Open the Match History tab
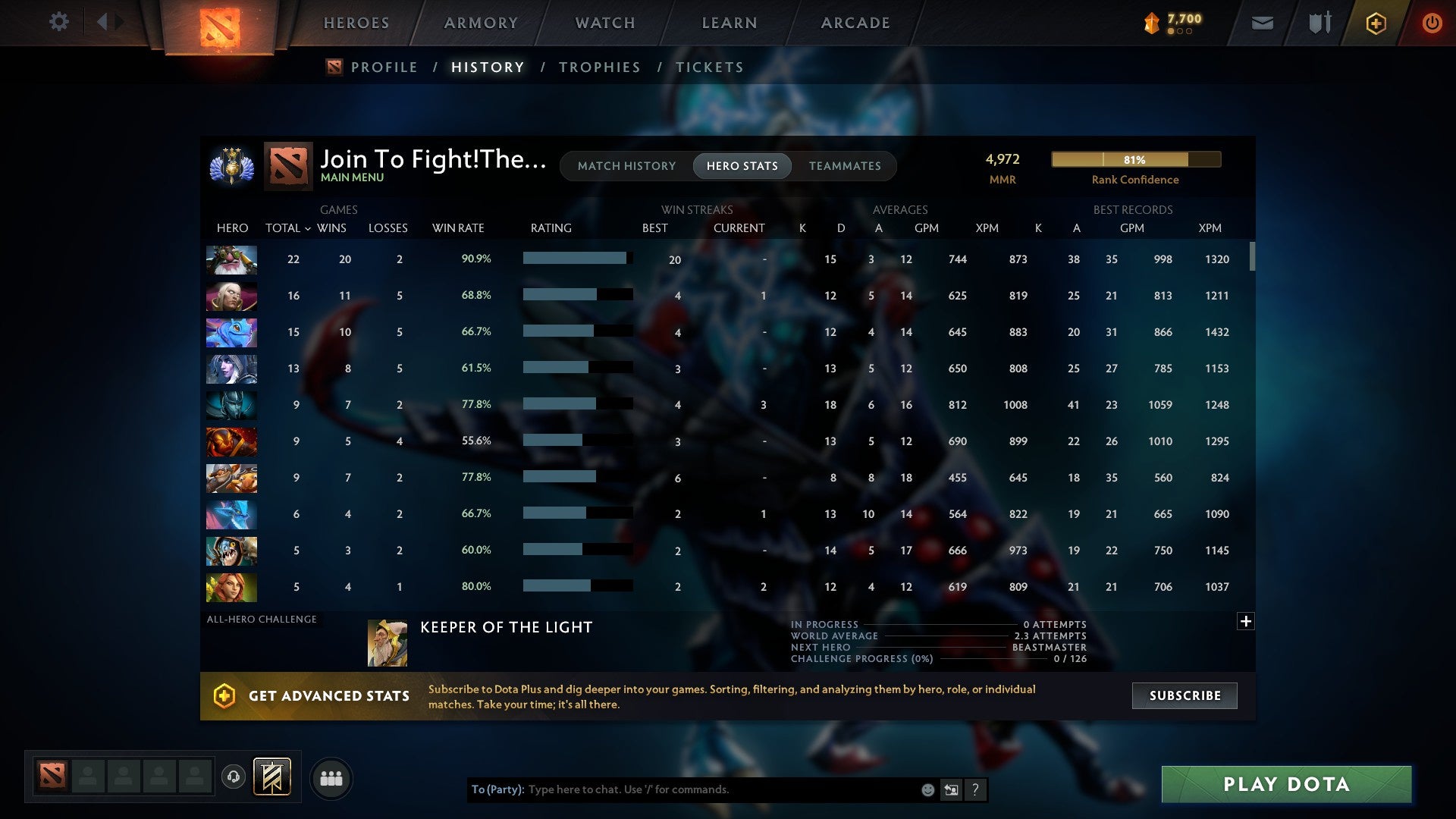The image size is (1456, 819). [x=626, y=165]
